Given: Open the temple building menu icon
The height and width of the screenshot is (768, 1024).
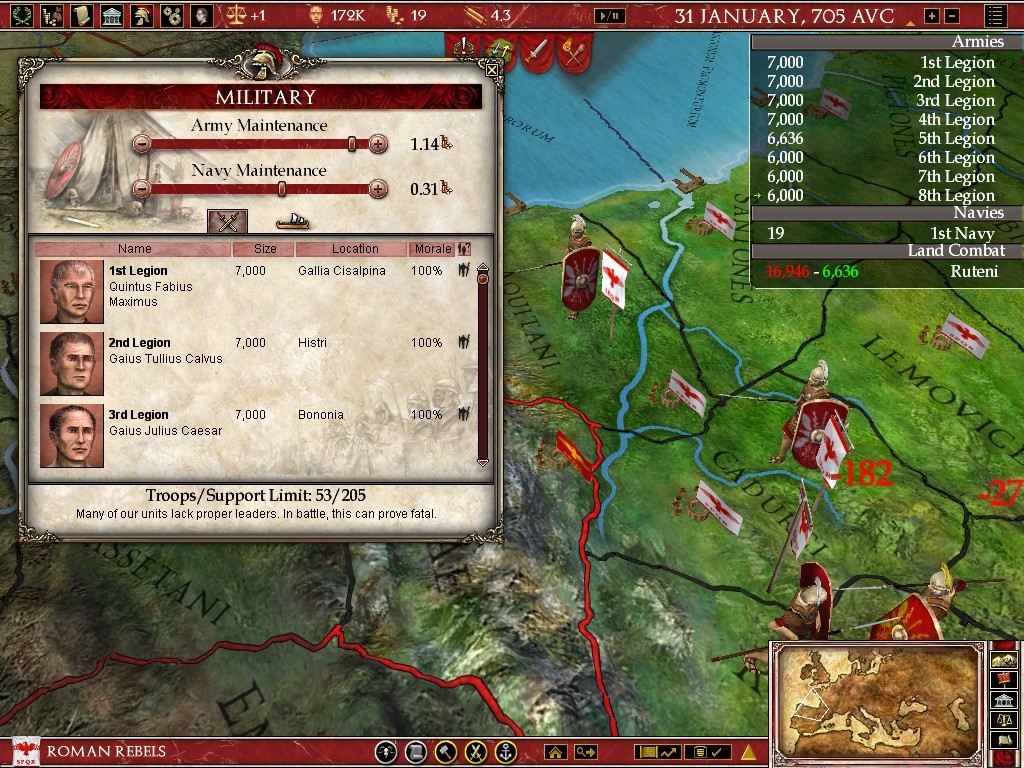Looking at the screenshot, I should click(x=111, y=15).
